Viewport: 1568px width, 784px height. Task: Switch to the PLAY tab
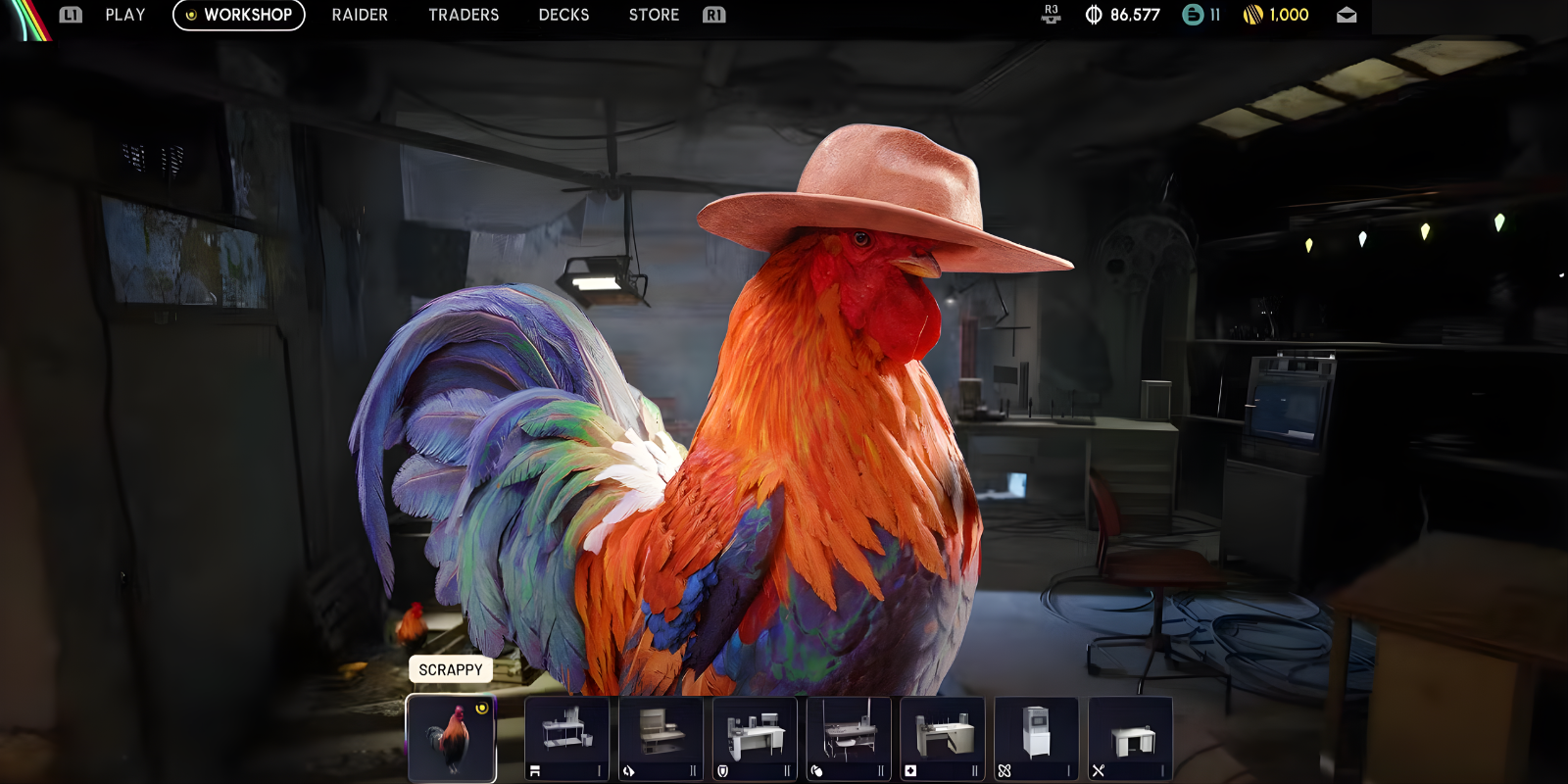click(124, 15)
